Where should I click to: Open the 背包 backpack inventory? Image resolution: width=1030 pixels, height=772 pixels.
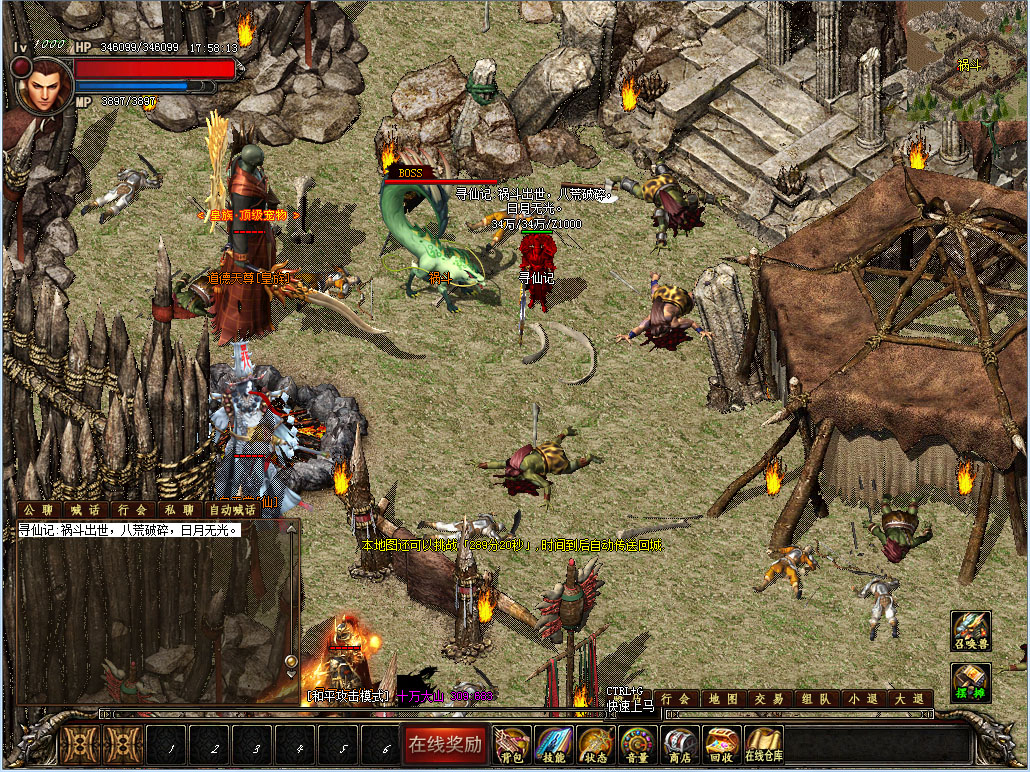click(x=513, y=744)
